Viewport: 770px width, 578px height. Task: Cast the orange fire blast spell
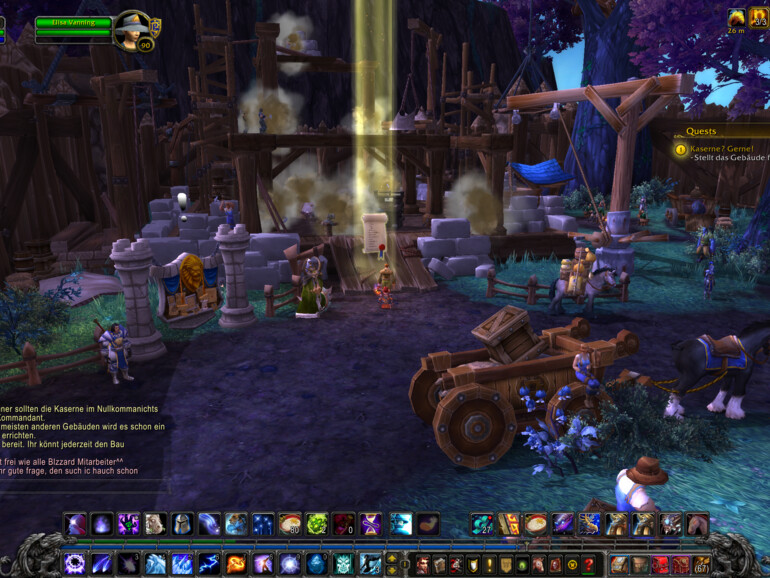pyautogui.click(x=235, y=564)
